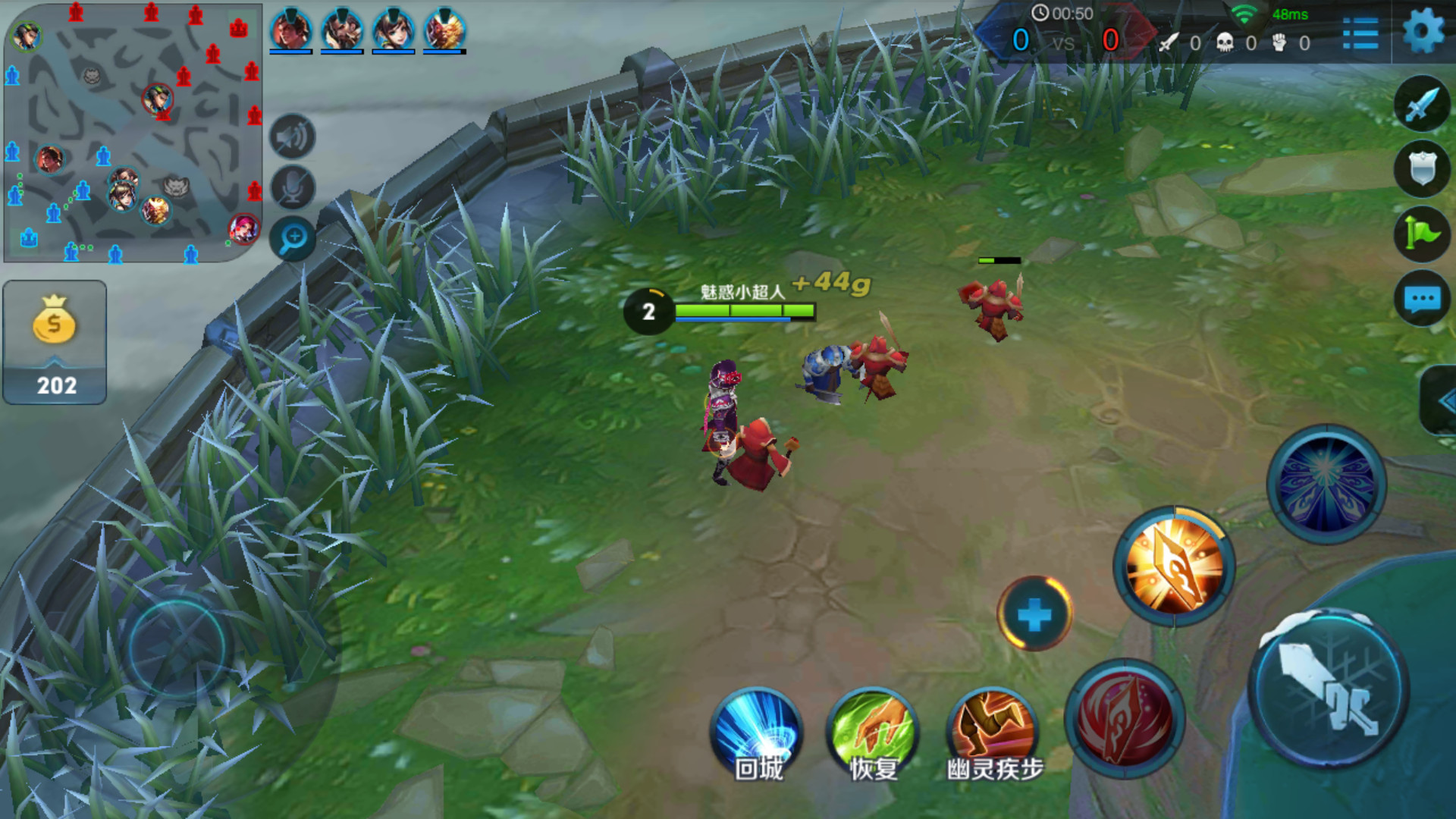1456x819 pixels.
Task: Toggle the microphone voice button
Action: (x=293, y=187)
